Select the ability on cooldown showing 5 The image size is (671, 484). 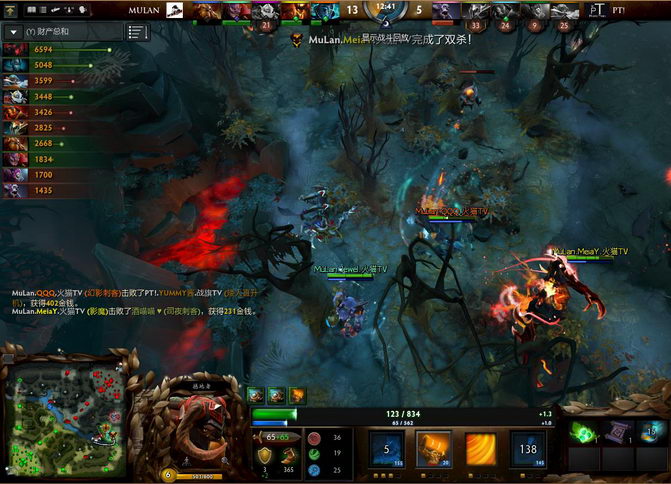coord(386,449)
